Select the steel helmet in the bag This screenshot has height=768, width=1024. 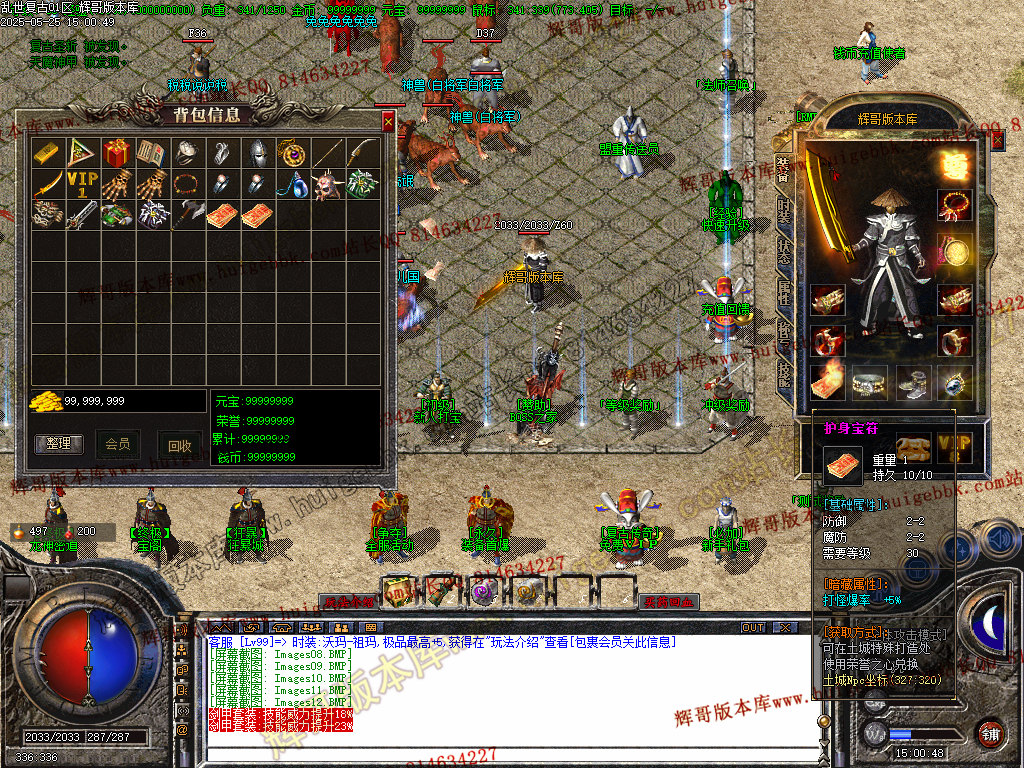(x=256, y=152)
